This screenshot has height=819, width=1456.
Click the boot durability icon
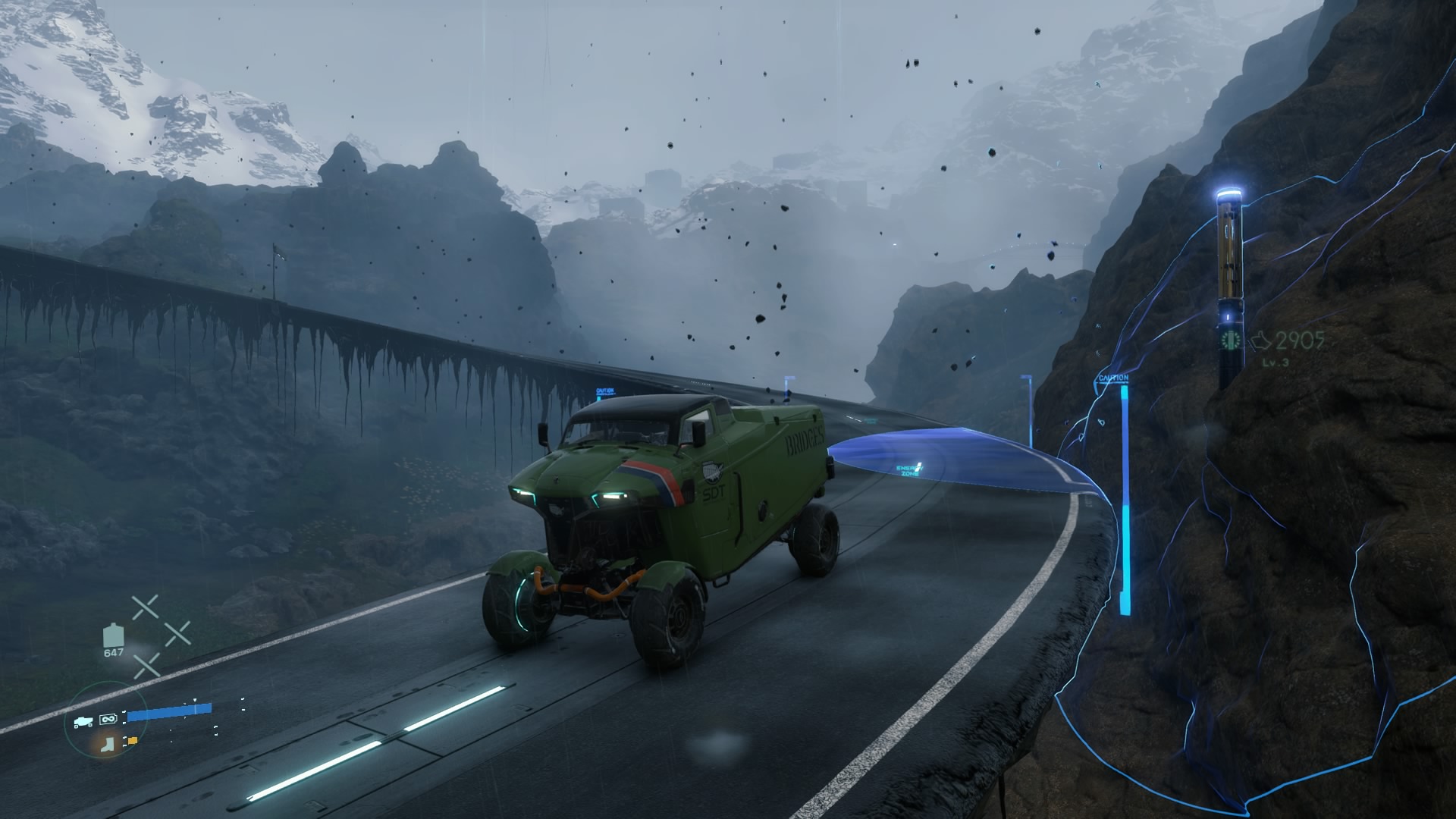pyautogui.click(x=106, y=744)
